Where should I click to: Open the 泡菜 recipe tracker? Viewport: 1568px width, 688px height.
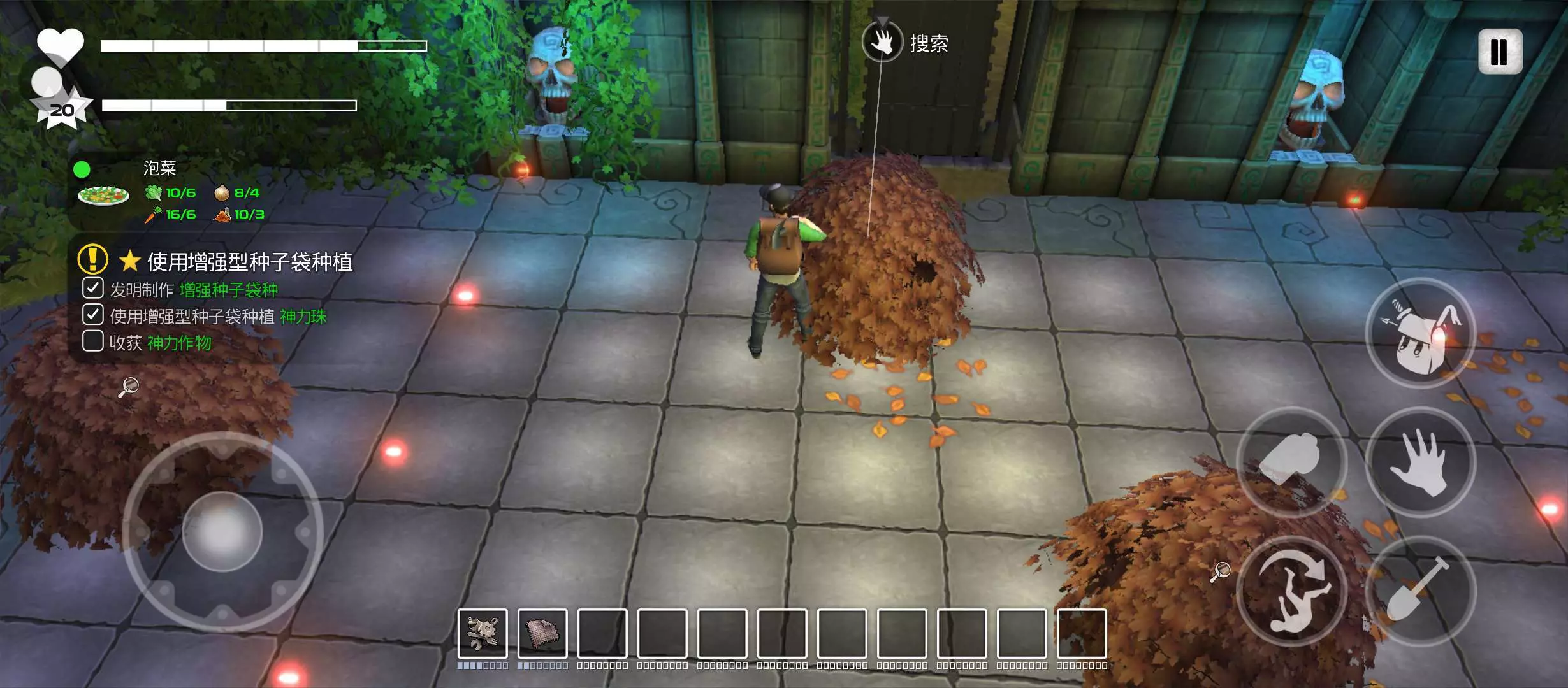pos(159,168)
